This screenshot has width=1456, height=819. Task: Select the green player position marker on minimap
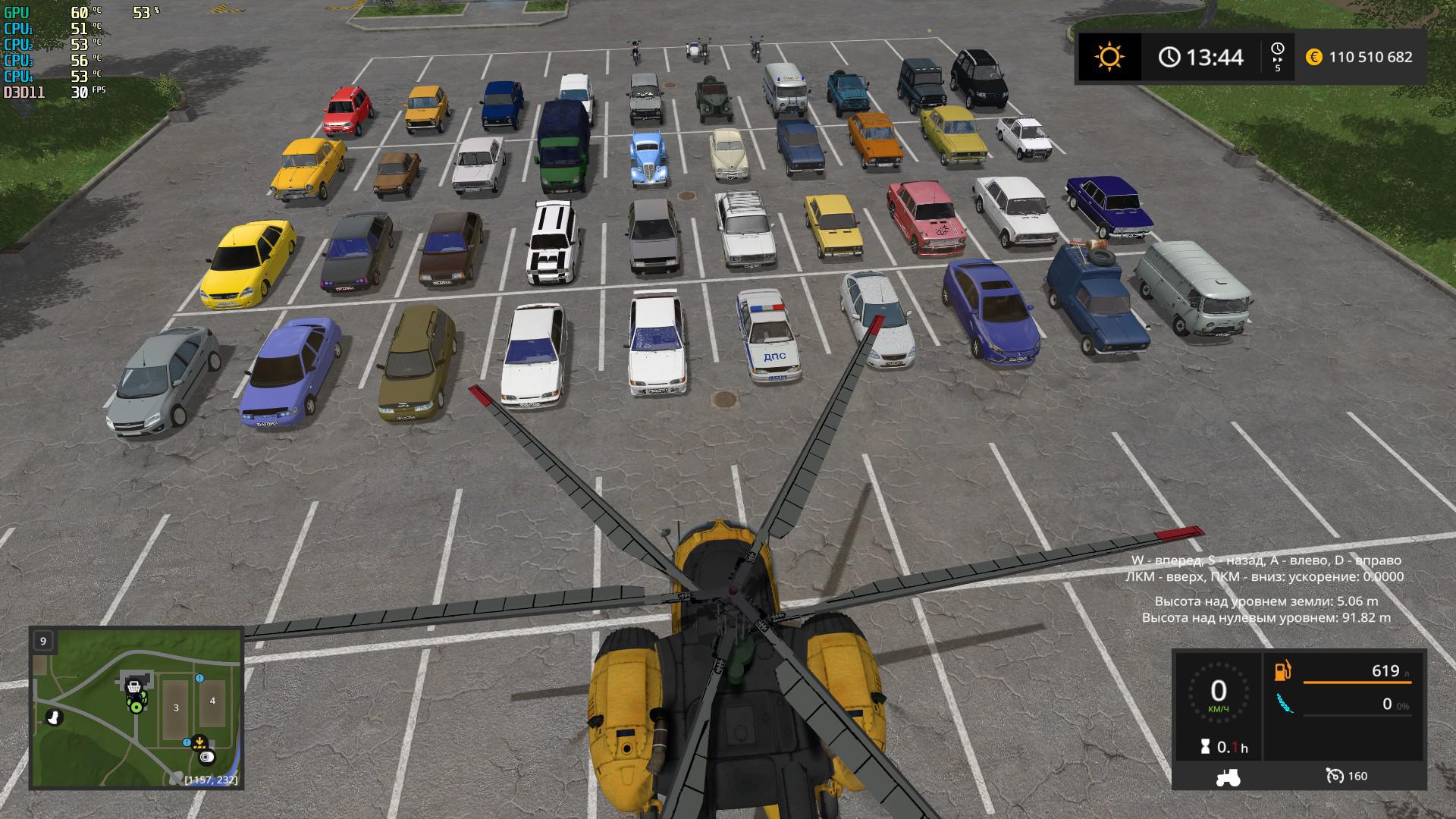point(136,708)
